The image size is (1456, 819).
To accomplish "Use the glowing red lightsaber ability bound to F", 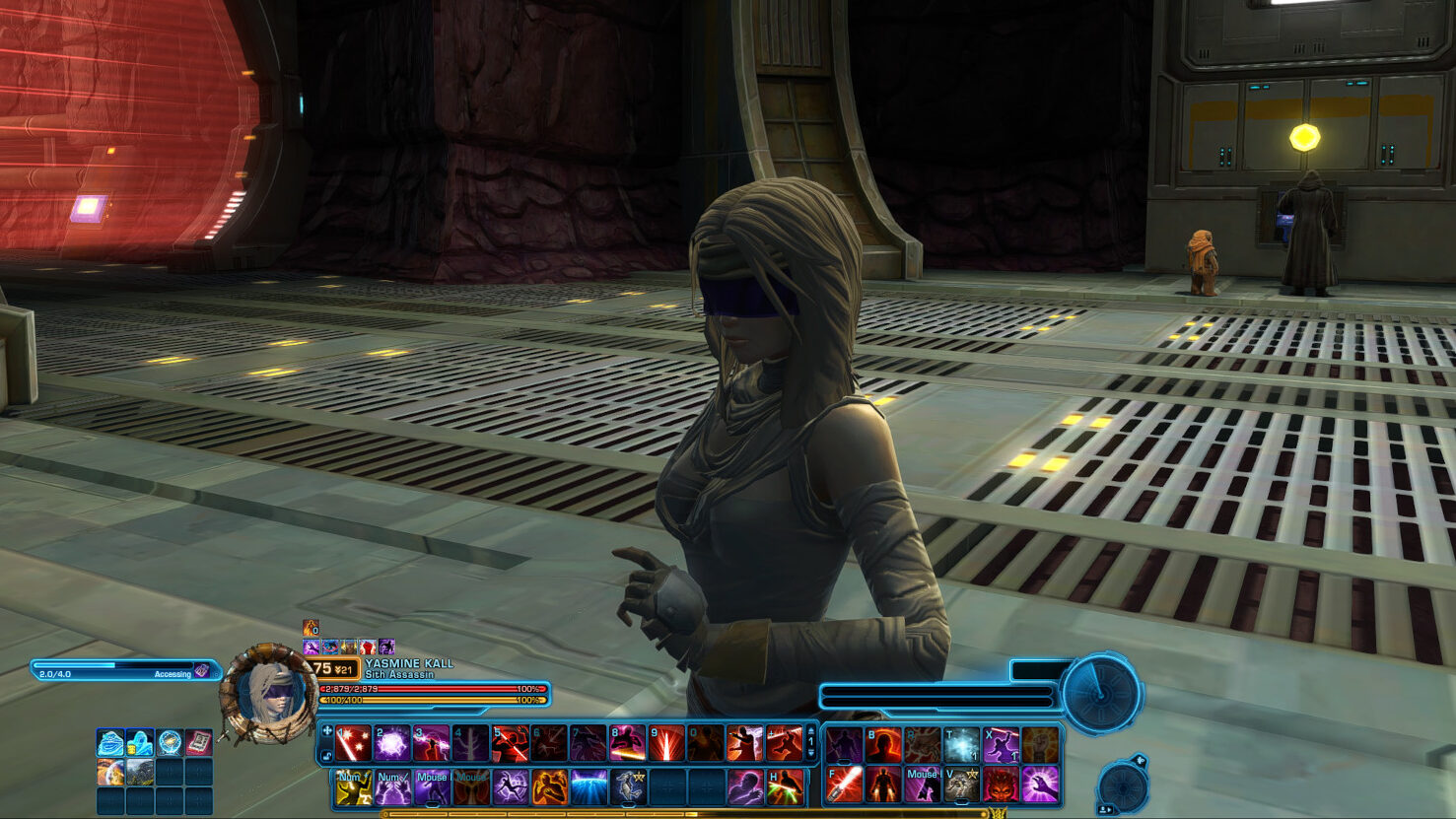I will pos(844,785).
